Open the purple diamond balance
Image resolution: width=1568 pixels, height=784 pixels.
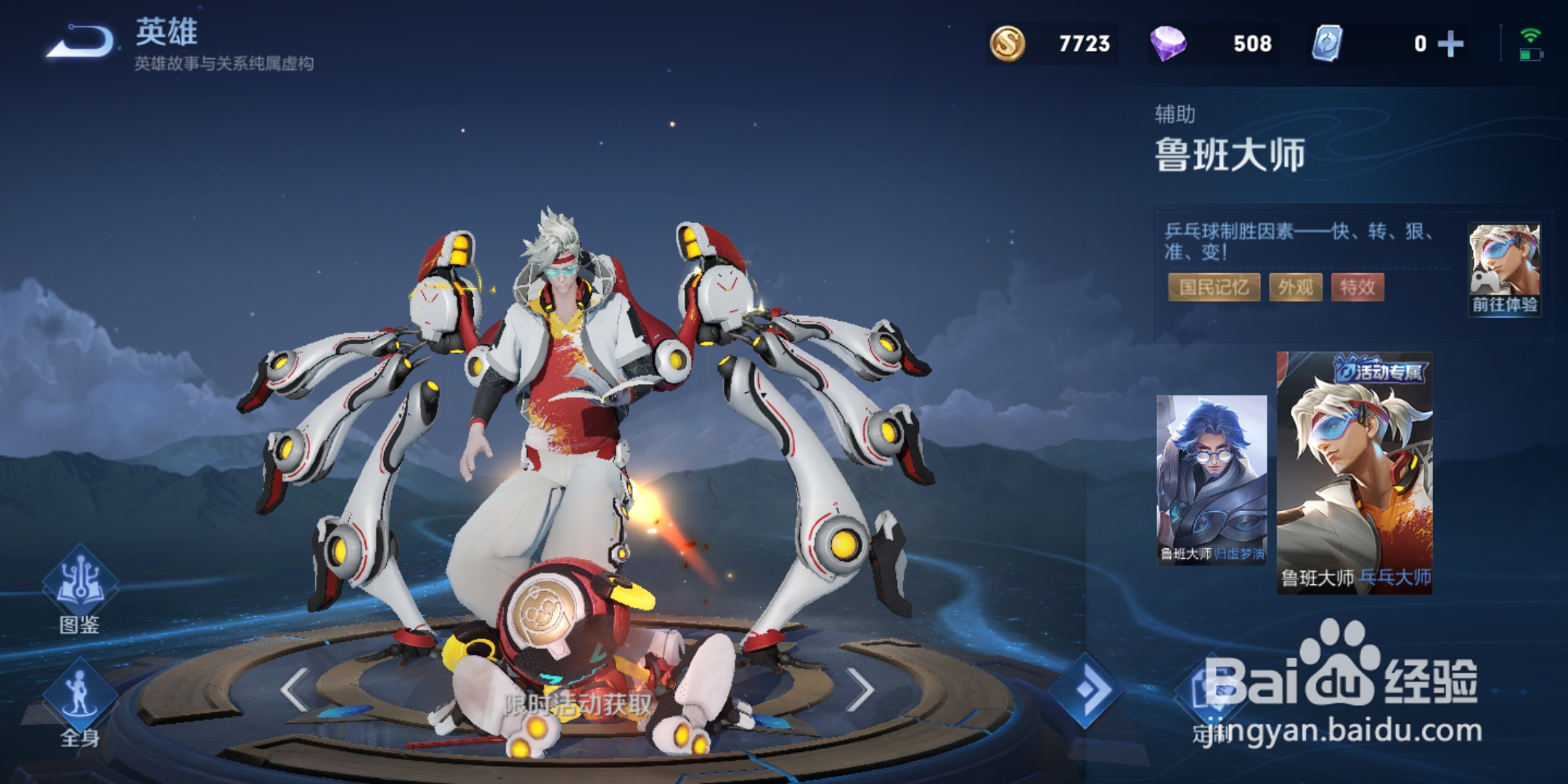pos(1214,44)
